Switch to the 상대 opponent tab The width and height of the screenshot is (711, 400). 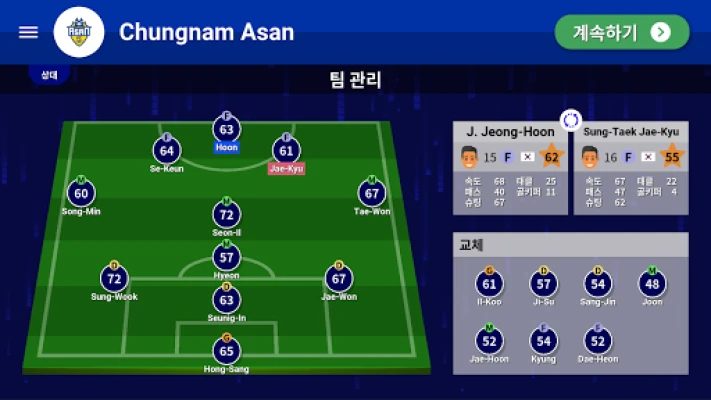click(49, 75)
